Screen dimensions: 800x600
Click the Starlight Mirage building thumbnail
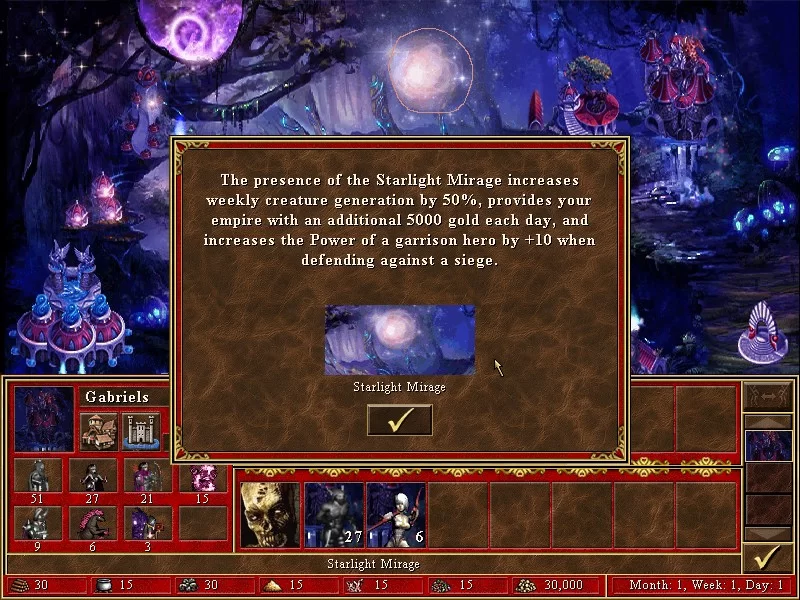click(x=399, y=340)
